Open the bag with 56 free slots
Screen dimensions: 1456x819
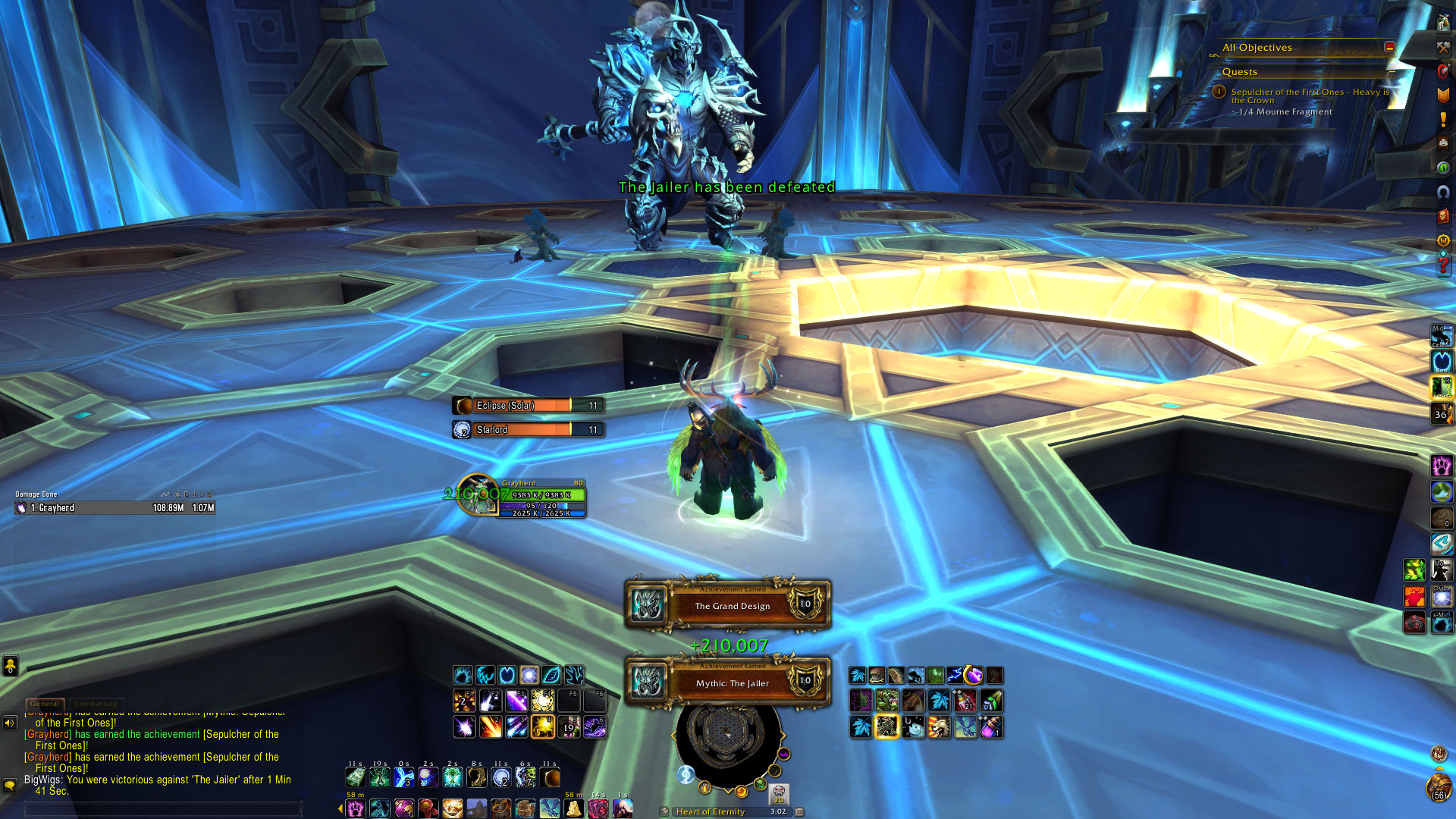[1438, 789]
